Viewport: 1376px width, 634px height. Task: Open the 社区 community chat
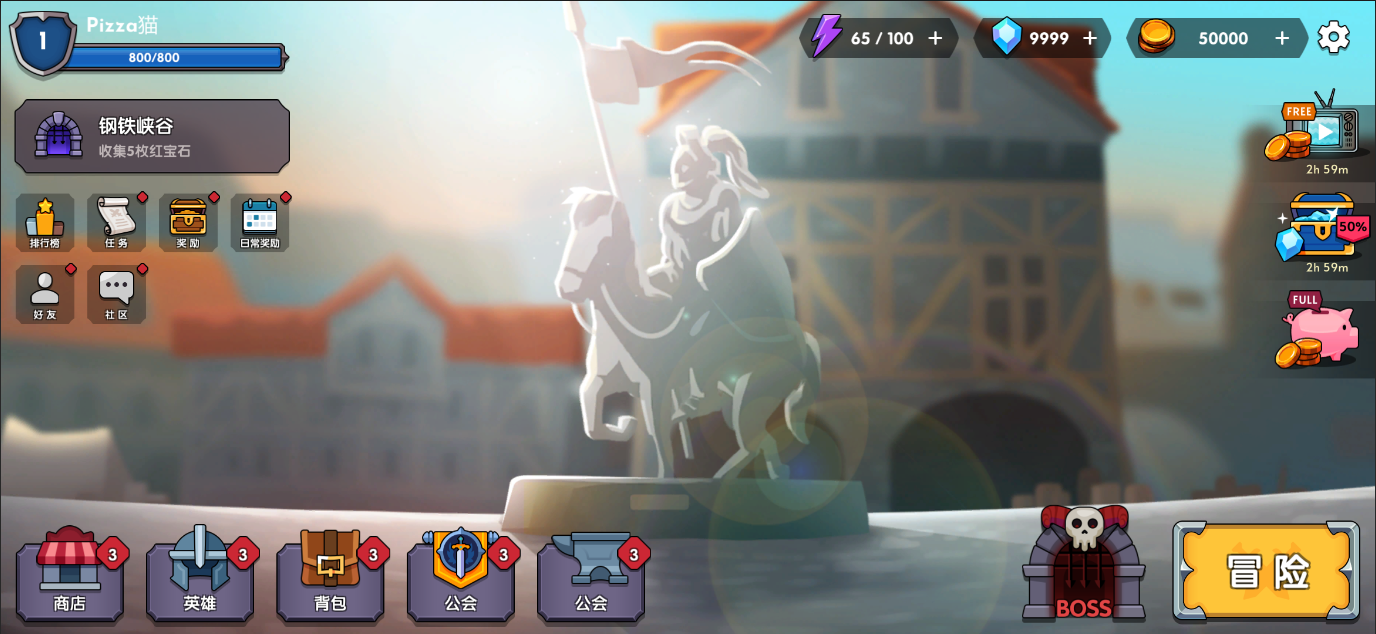(117, 294)
